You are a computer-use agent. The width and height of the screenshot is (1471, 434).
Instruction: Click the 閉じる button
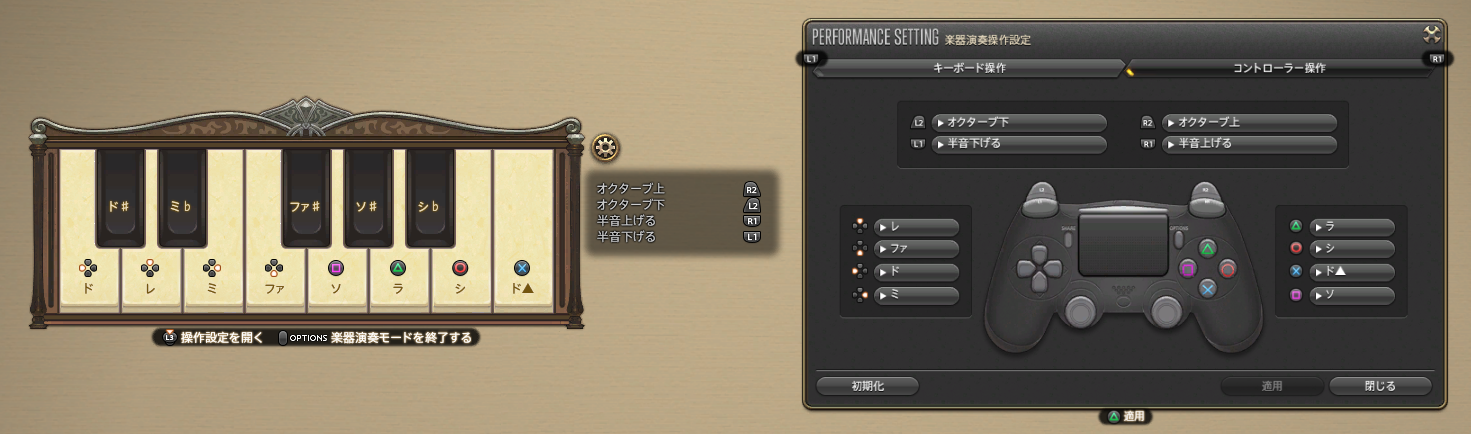click(1380, 386)
